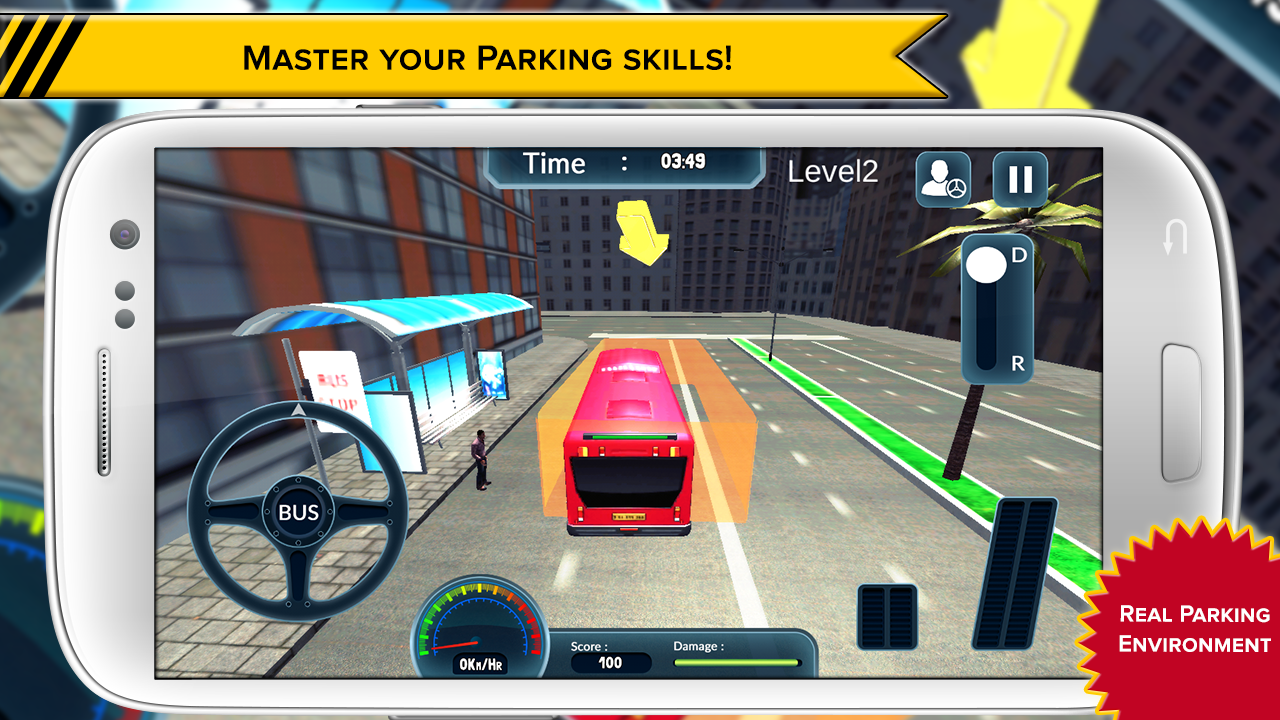The image size is (1280, 720).
Task: Click the BUS steering wheel control
Action: coord(298,512)
